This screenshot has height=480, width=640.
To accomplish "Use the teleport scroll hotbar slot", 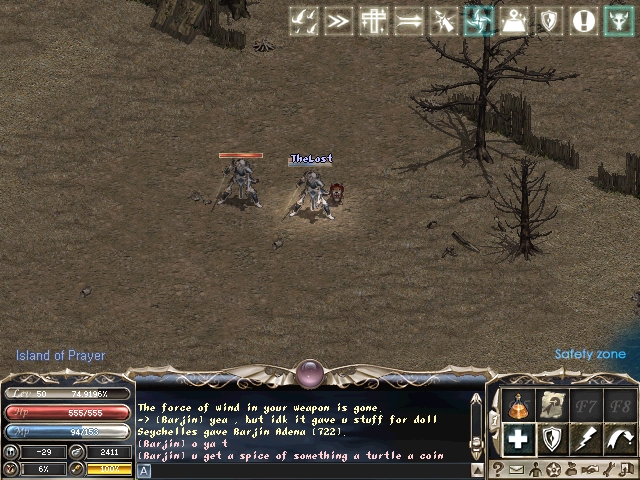I will (551, 407).
